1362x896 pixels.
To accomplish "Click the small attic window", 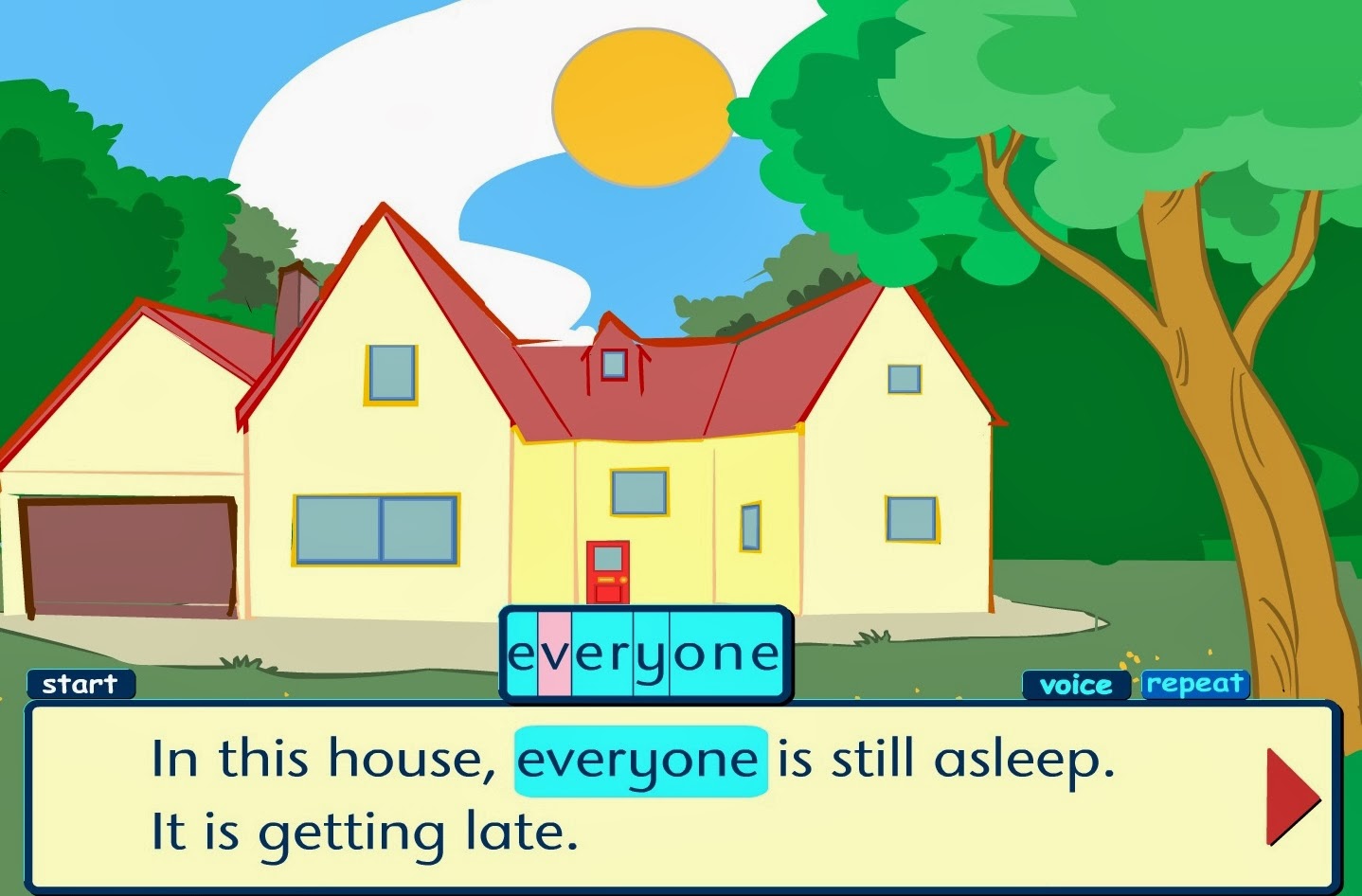I will (x=616, y=363).
